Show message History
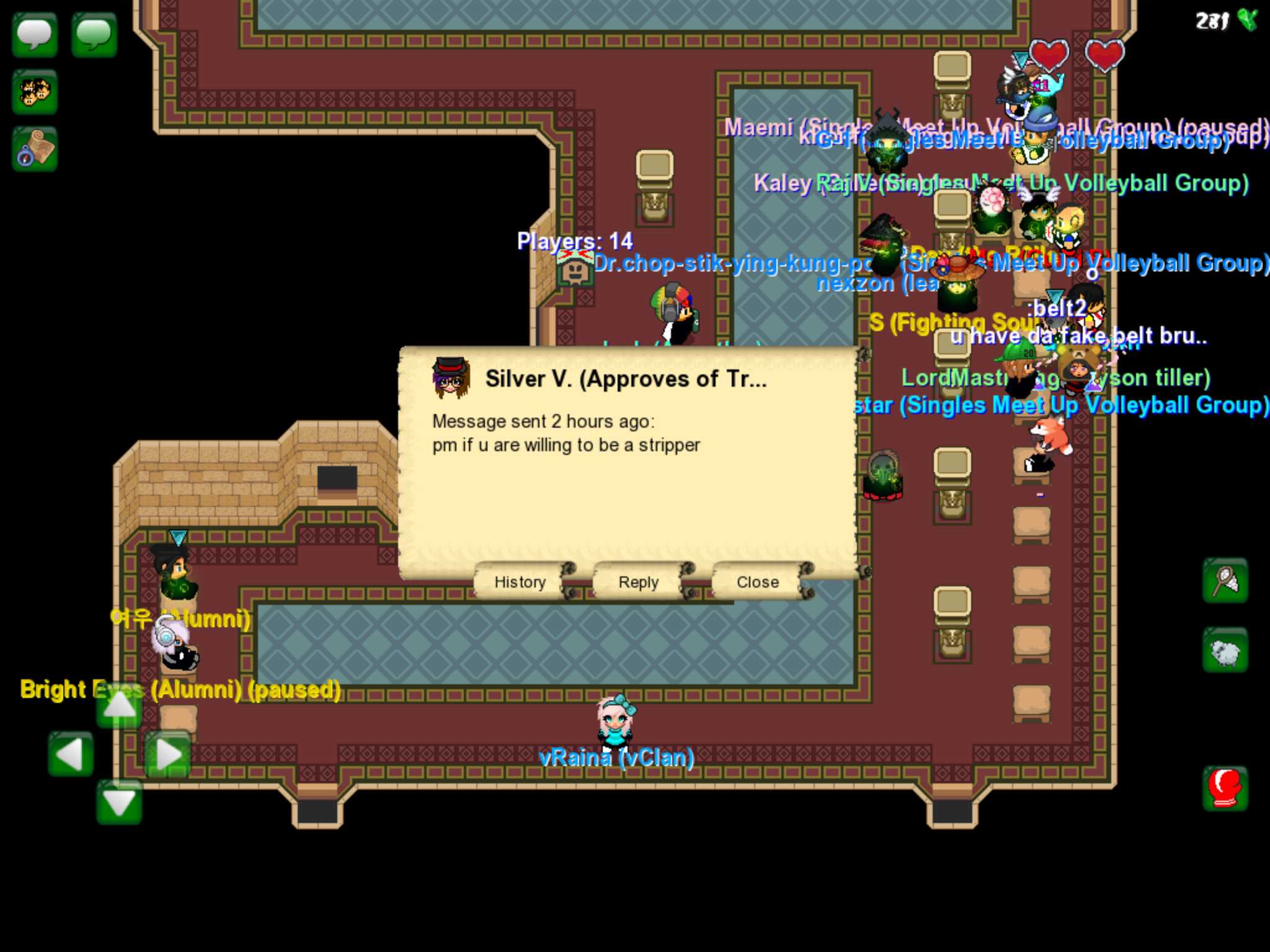This screenshot has width=1270, height=952. pos(520,582)
